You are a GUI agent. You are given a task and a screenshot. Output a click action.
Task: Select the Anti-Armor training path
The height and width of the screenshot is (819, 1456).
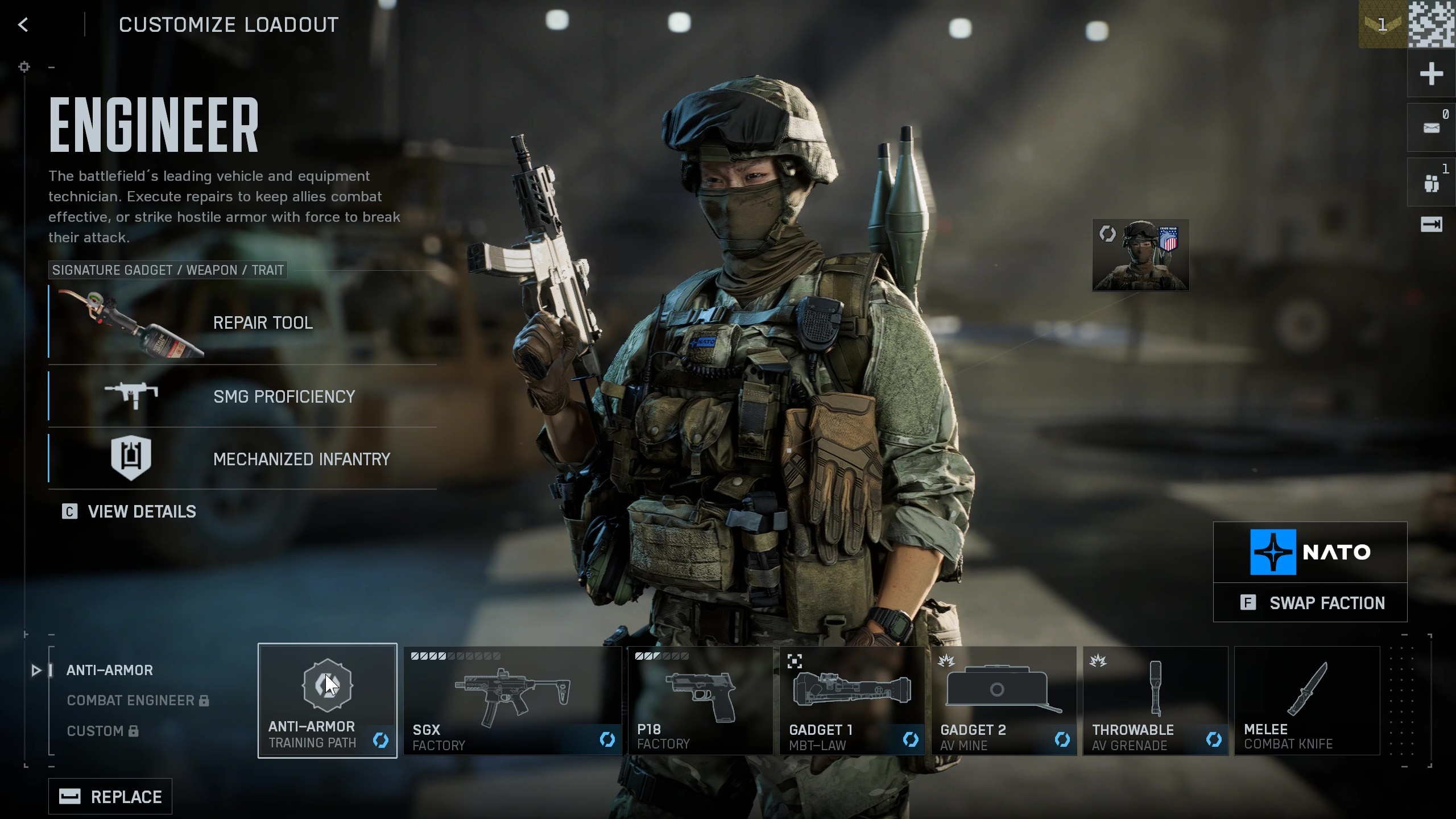328,700
